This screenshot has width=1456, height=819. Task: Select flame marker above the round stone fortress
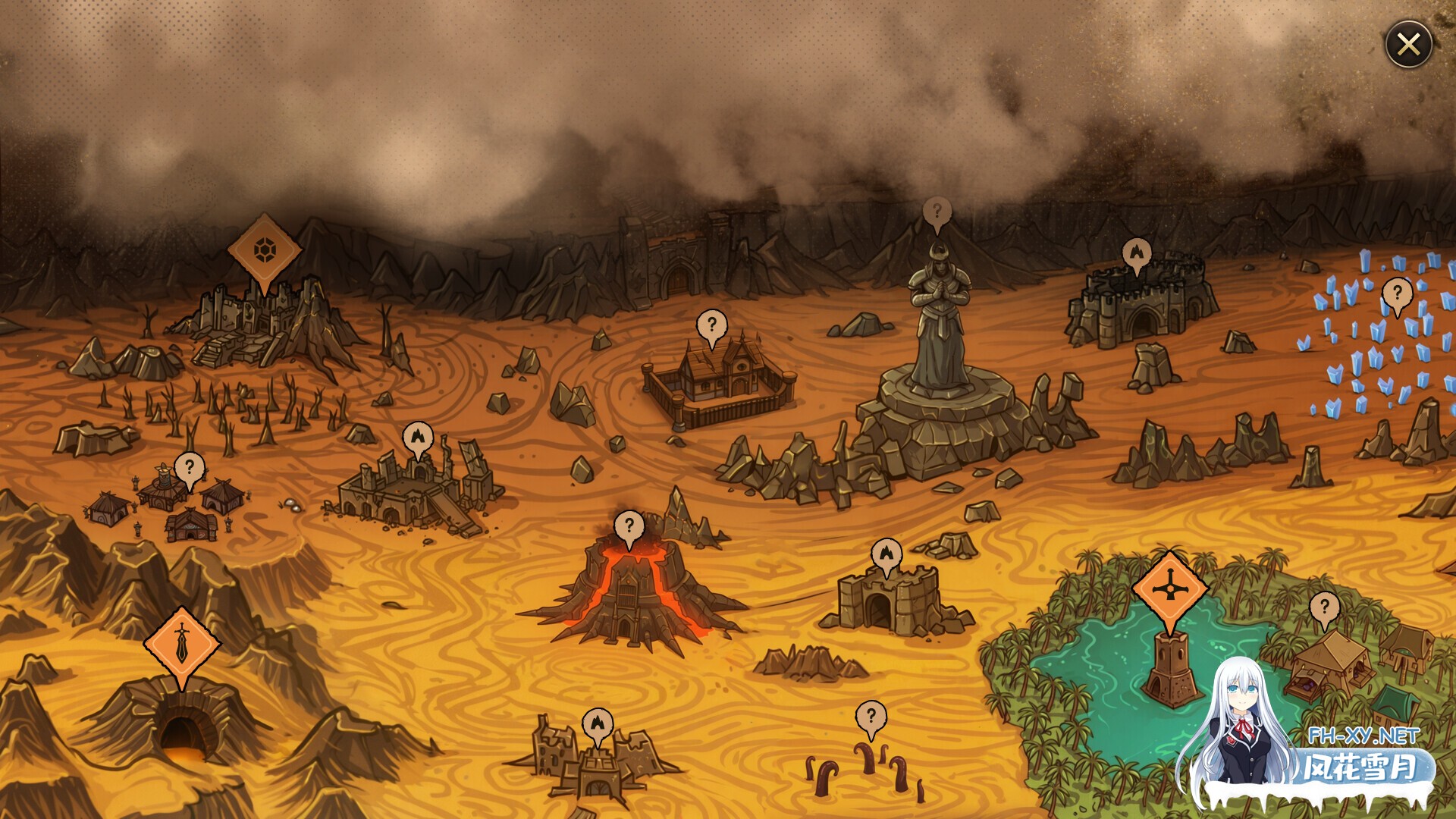click(1136, 253)
